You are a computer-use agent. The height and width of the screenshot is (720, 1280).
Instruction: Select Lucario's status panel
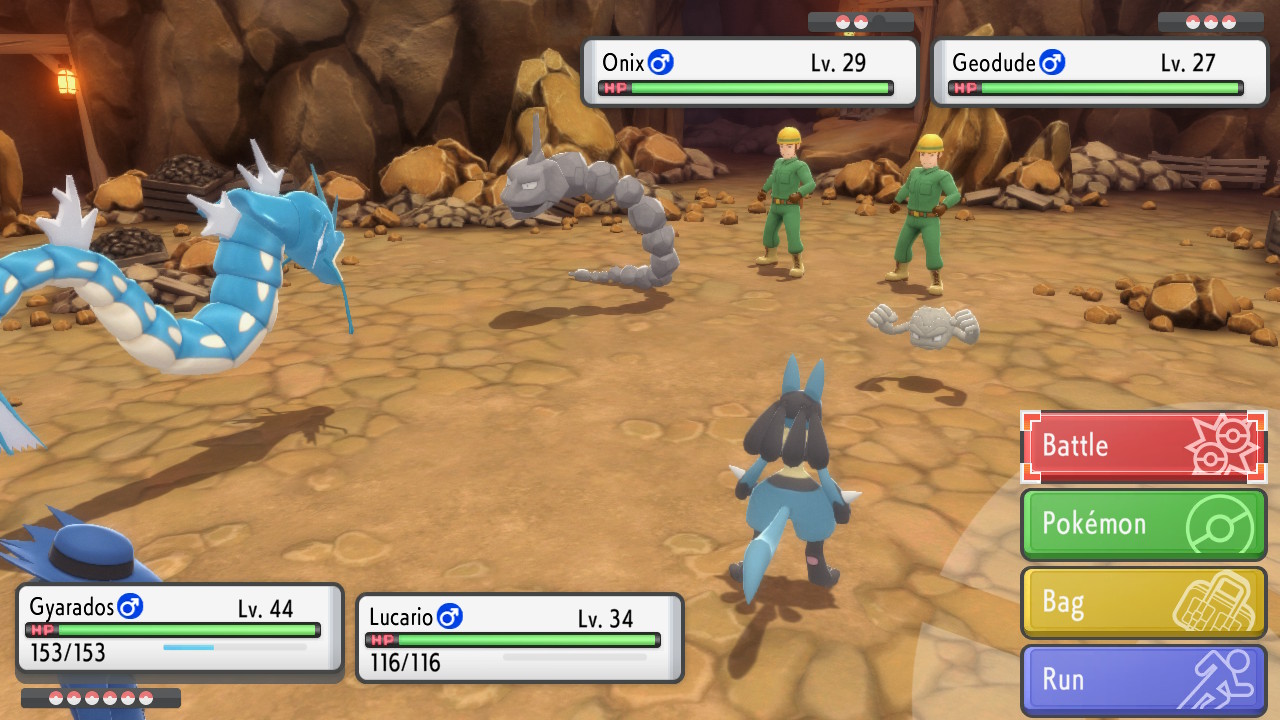tap(519, 638)
